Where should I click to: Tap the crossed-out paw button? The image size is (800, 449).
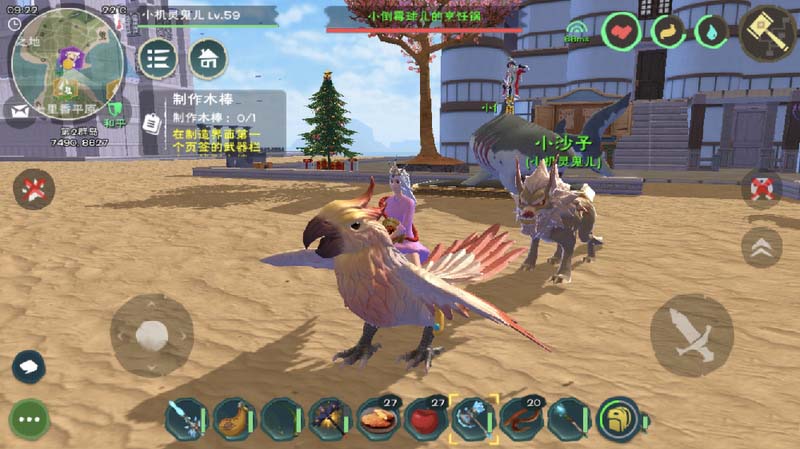tap(34, 188)
